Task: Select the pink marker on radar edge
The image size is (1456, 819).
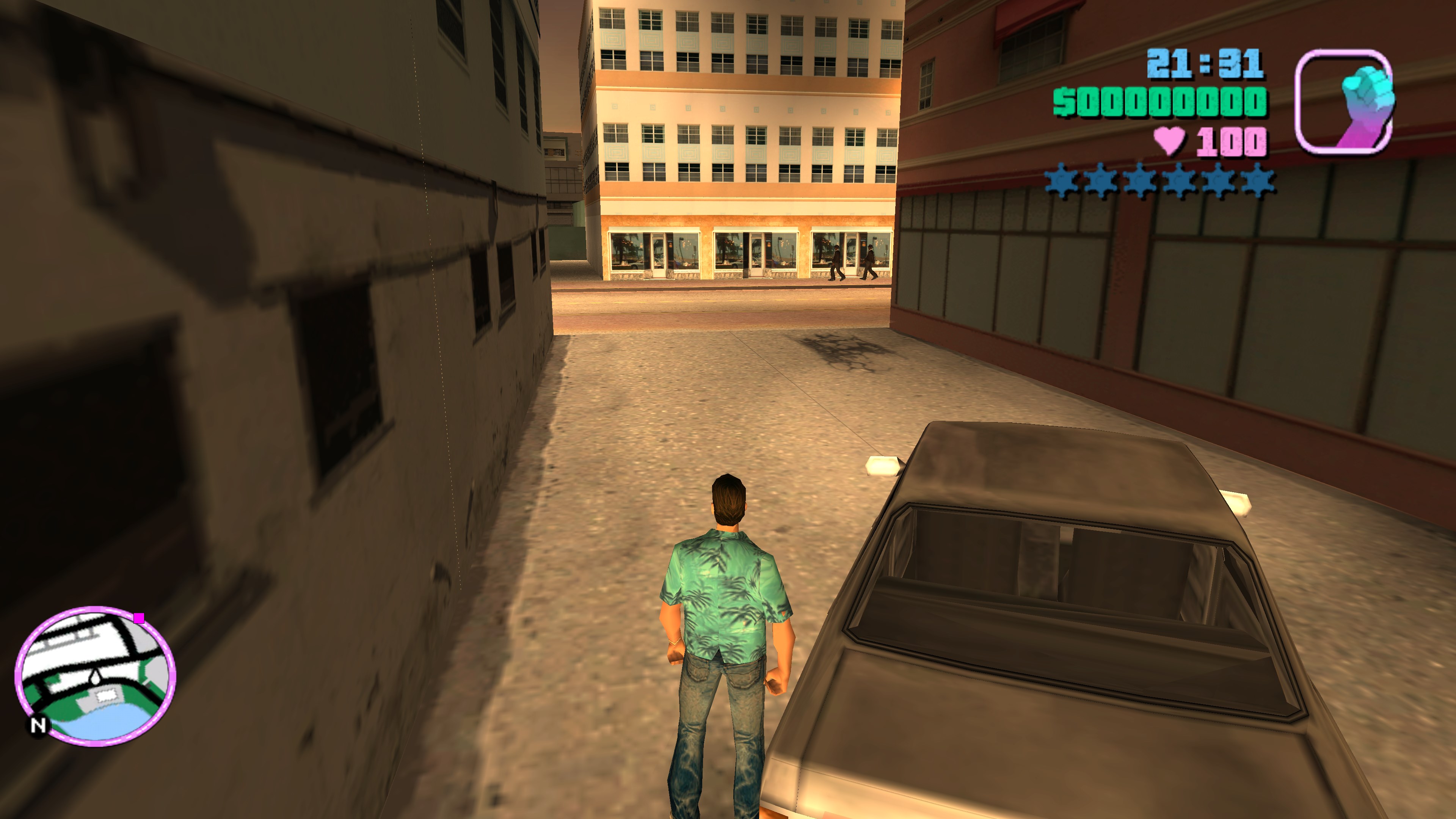Action: tap(140, 618)
